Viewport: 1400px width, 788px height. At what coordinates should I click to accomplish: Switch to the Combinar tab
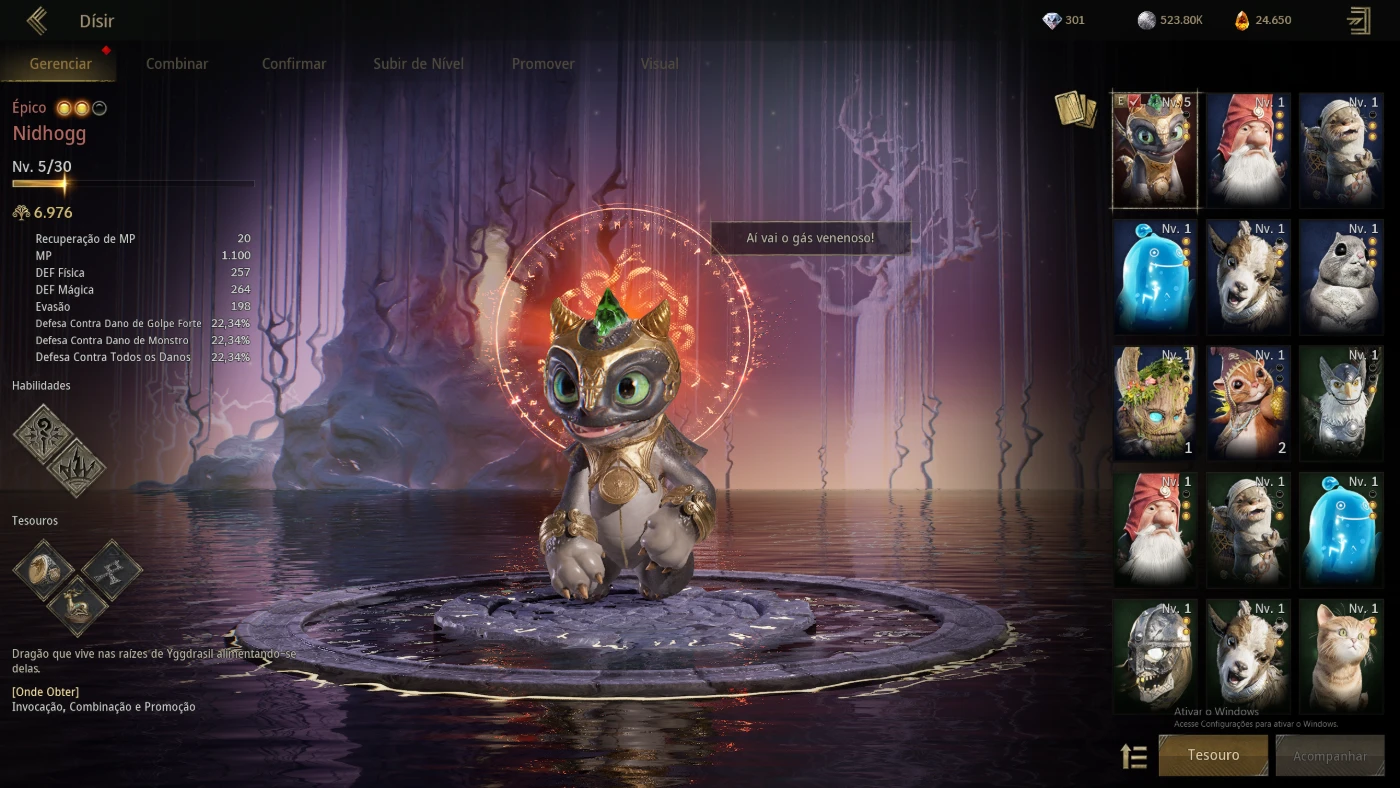pyautogui.click(x=177, y=63)
